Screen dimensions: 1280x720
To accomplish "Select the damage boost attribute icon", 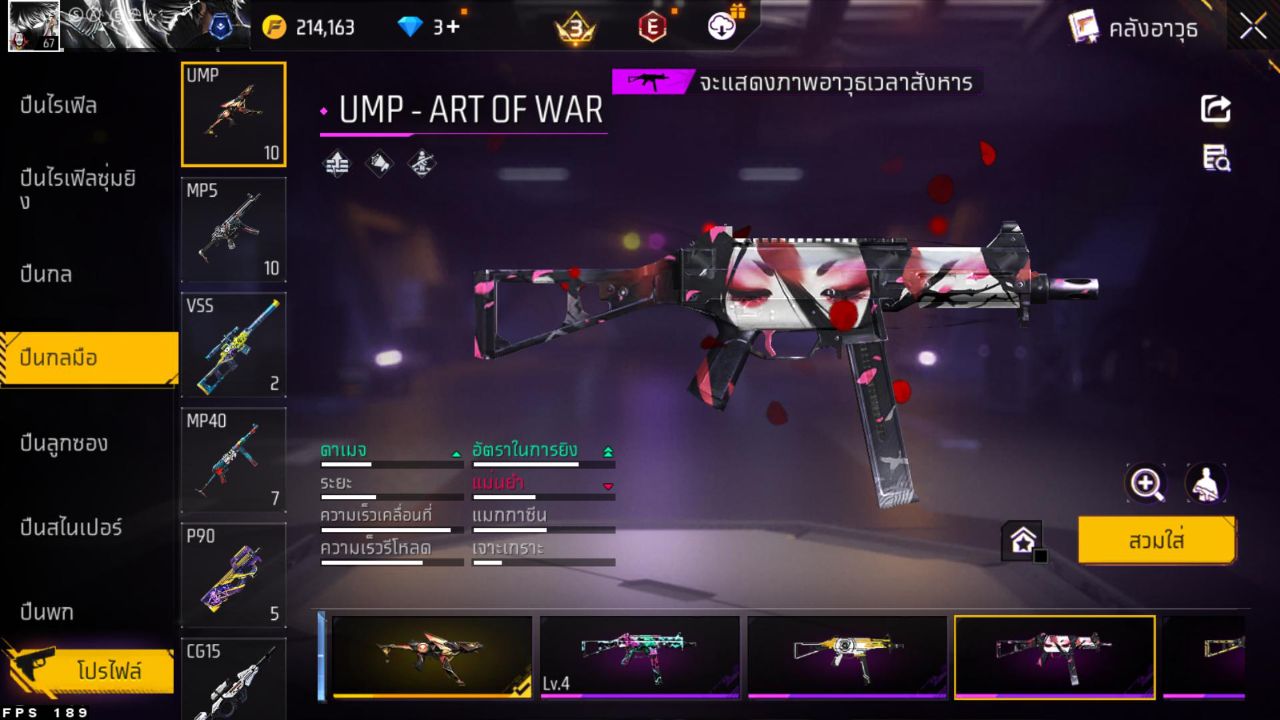I will [x=336, y=163].
